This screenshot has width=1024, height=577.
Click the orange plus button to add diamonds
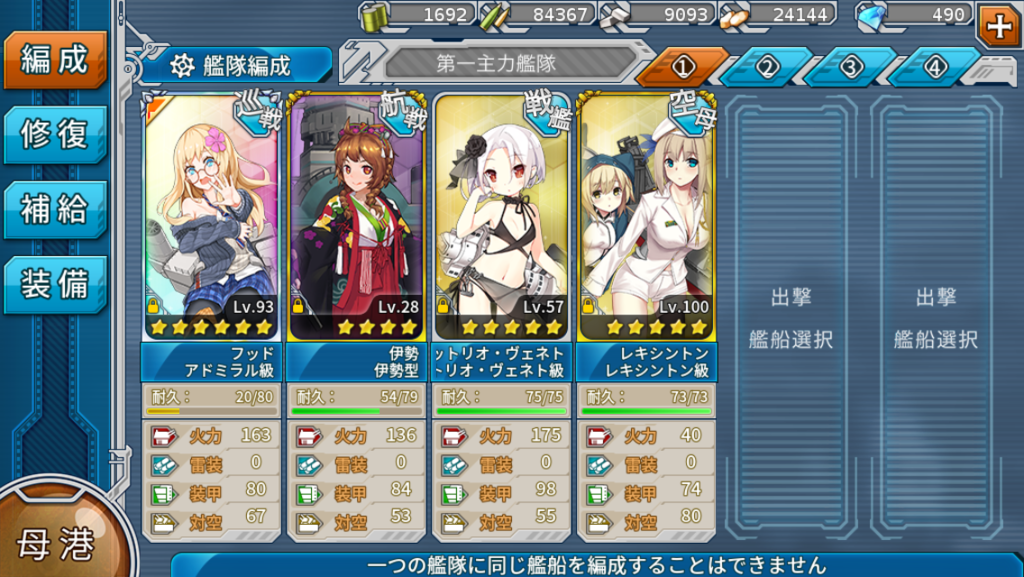coord(998,26)
